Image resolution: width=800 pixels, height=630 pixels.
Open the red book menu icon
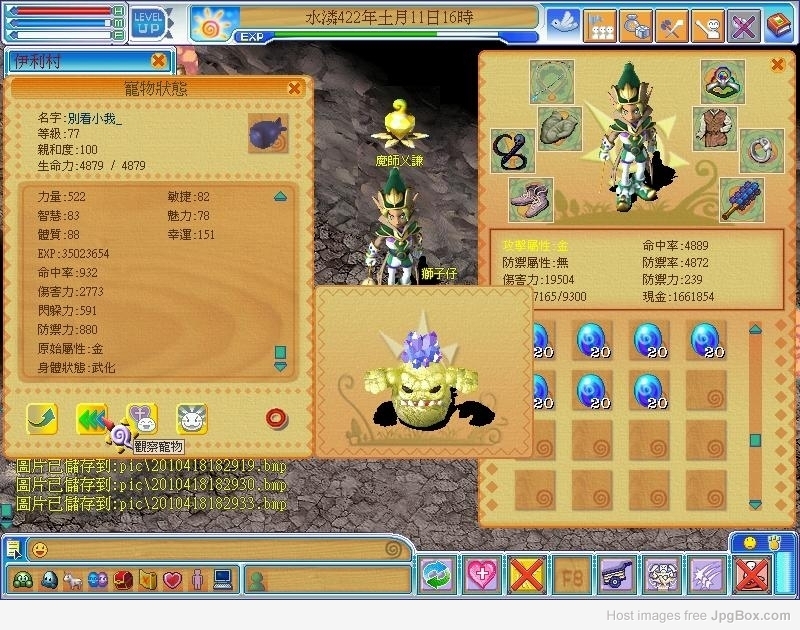coord(778,24)
